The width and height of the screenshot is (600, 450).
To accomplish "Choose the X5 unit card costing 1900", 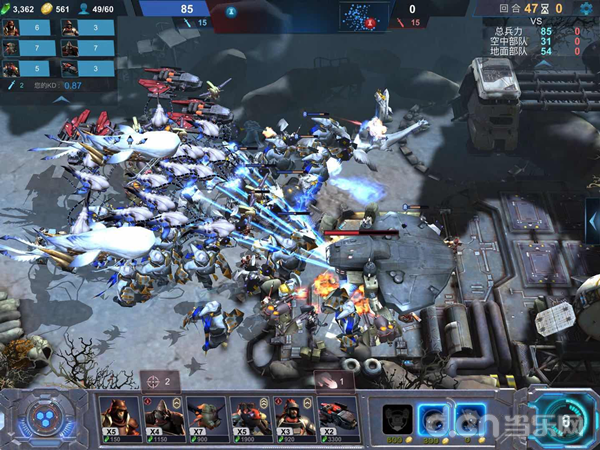I will point(250,419).
